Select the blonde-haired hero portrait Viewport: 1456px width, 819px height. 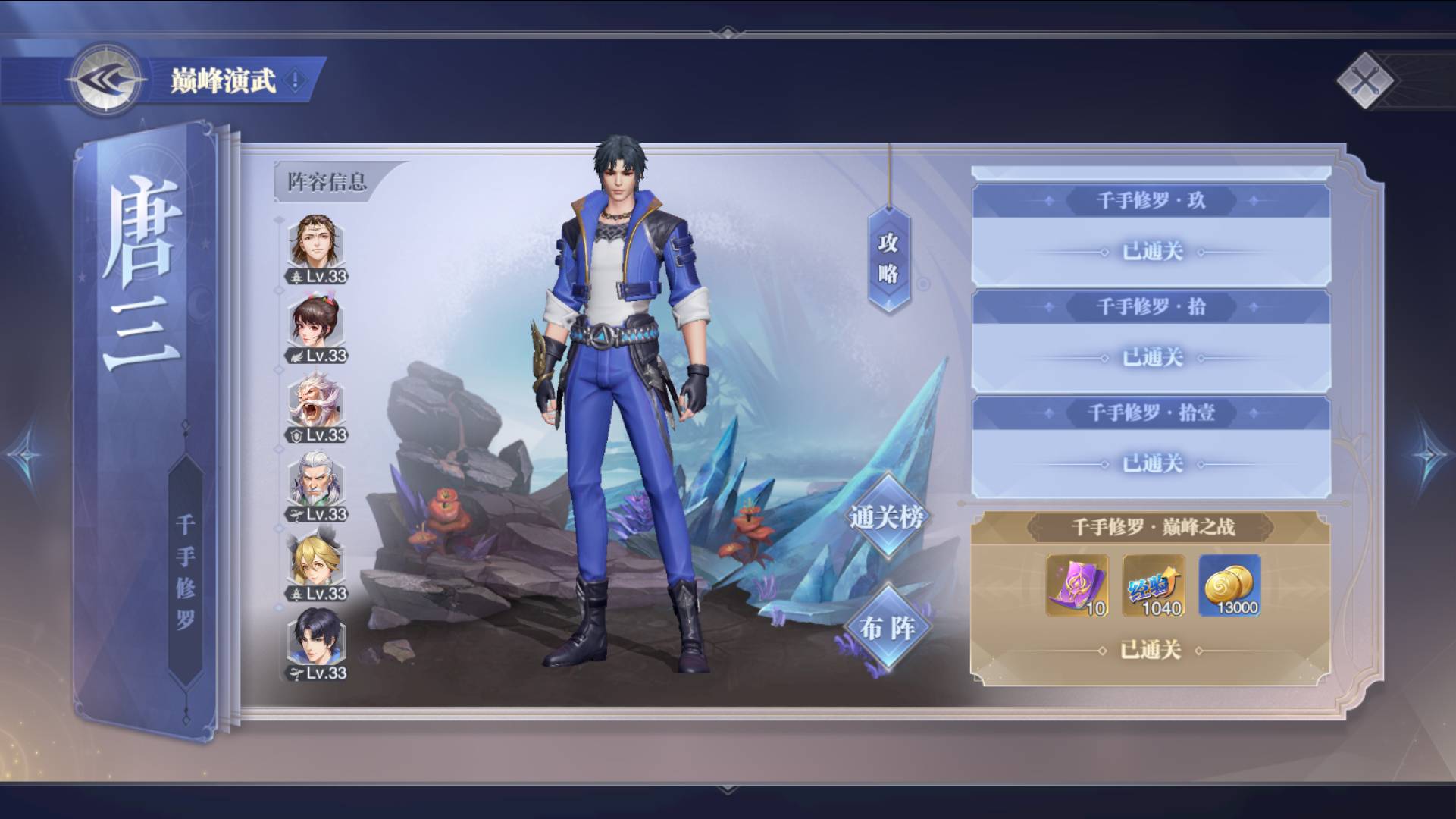tap(317, 561)
